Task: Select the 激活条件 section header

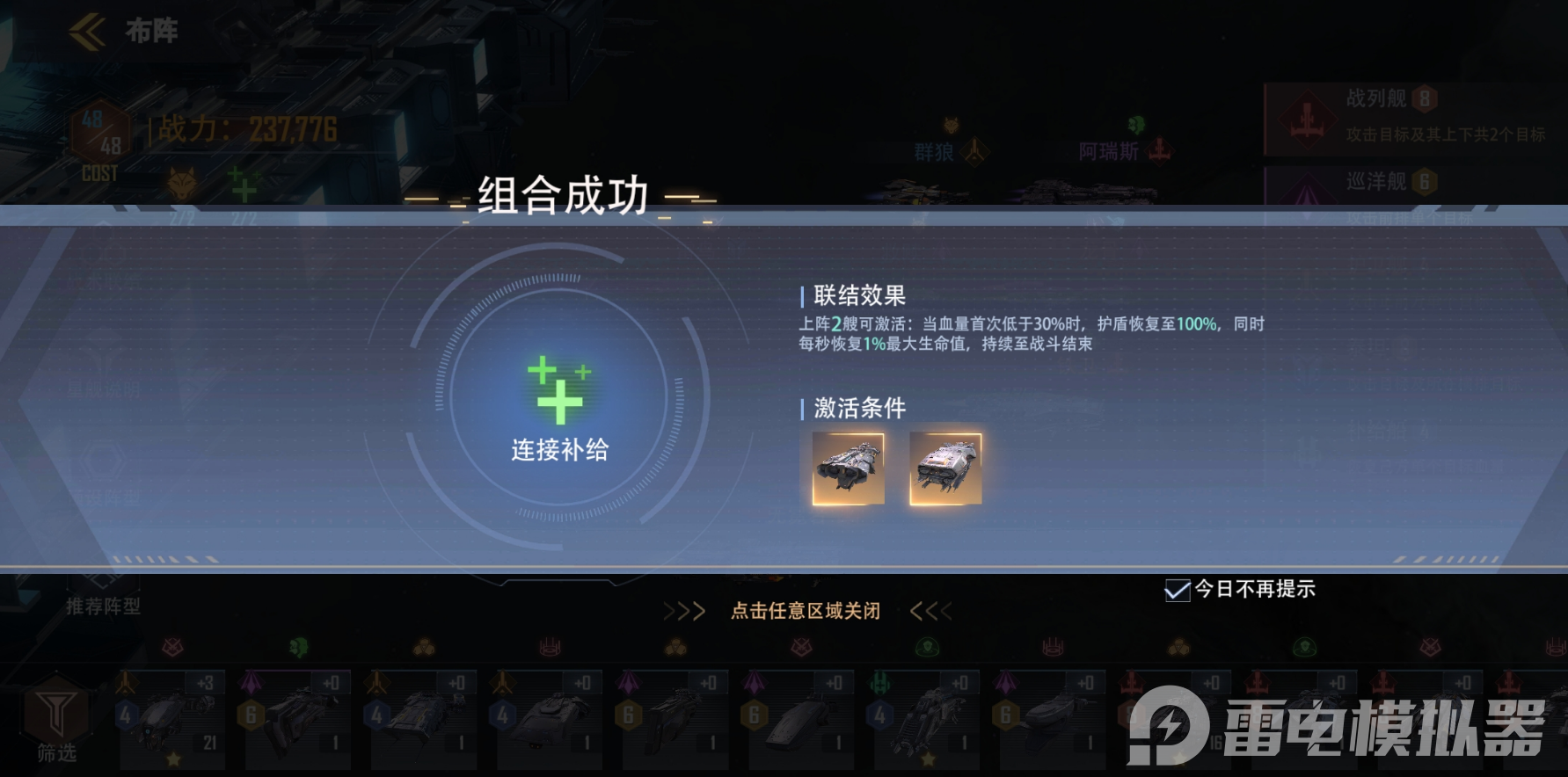Action: pos(857,409)
